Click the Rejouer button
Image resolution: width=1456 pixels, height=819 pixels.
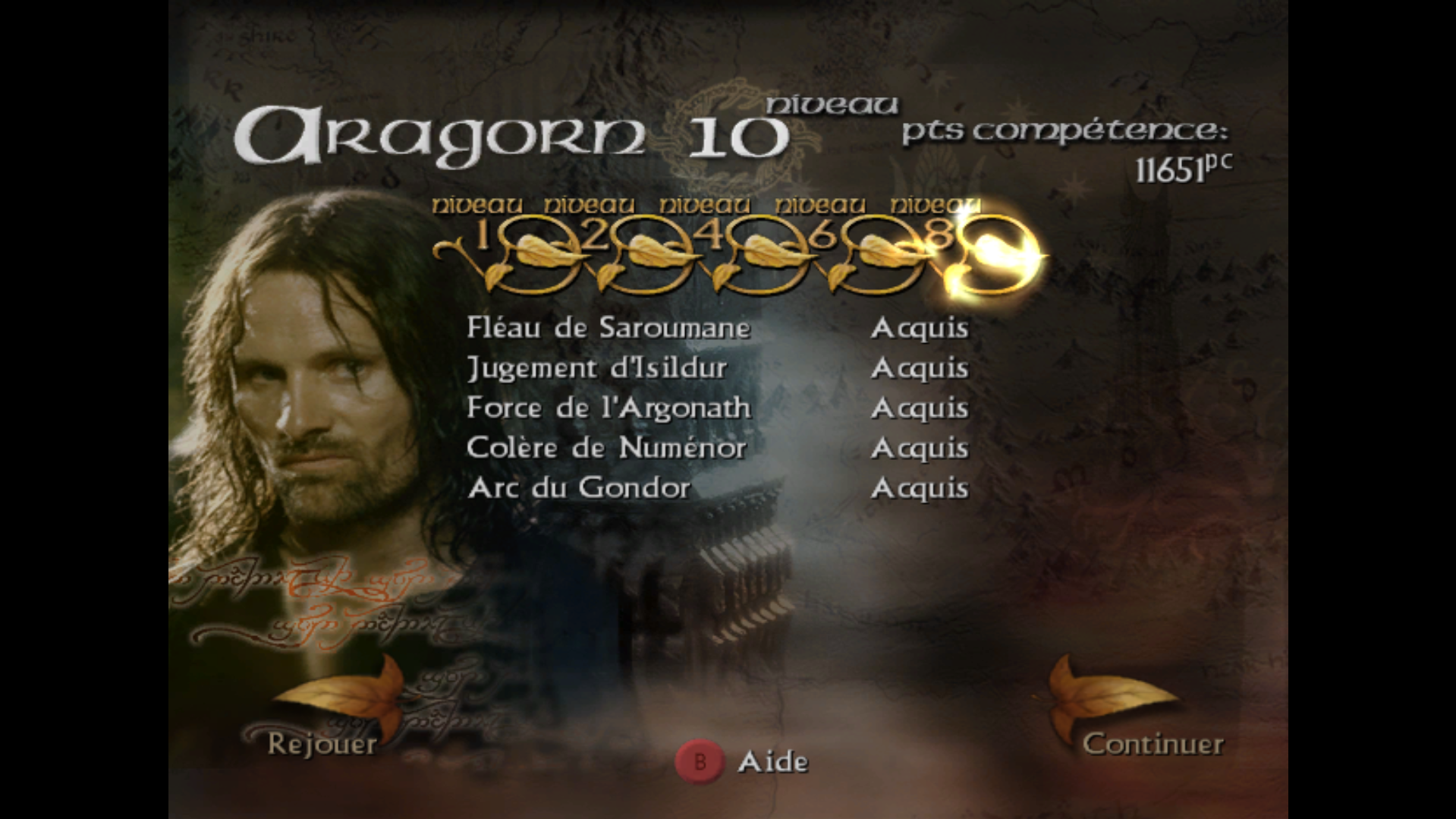322,743
